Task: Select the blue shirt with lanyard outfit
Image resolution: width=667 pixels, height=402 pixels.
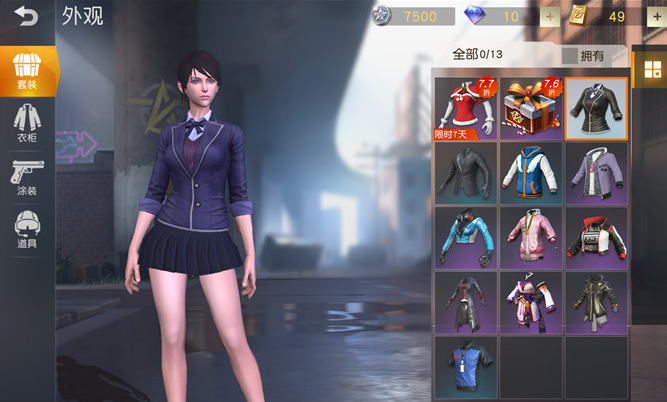Action: click(466, 365)
